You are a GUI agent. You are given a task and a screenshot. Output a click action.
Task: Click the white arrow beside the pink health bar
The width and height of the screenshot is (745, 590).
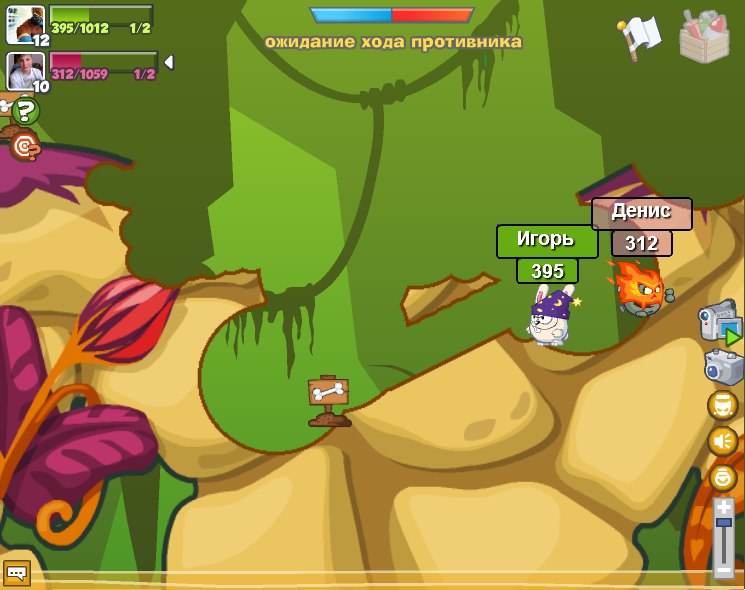tap(169, 63)
